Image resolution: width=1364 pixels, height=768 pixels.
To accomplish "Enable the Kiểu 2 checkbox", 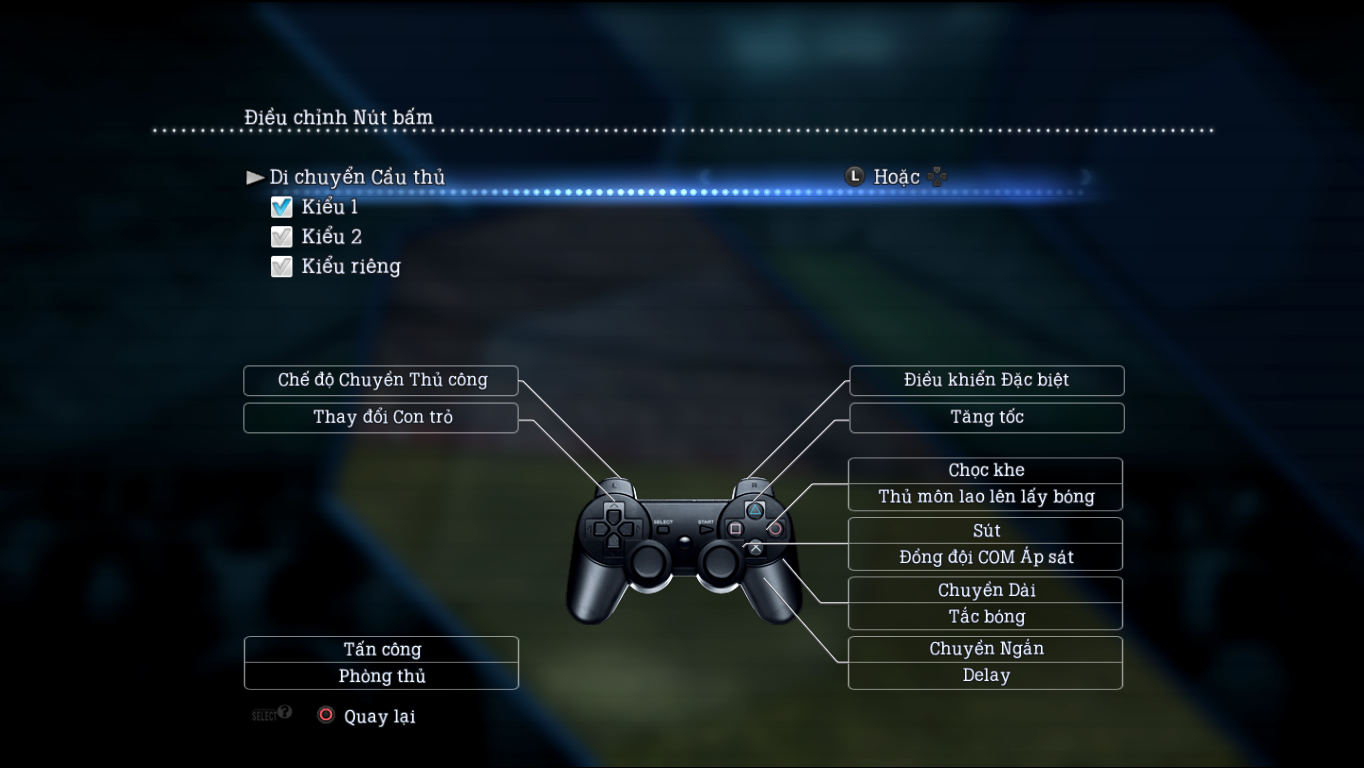I will coord(281,236).
